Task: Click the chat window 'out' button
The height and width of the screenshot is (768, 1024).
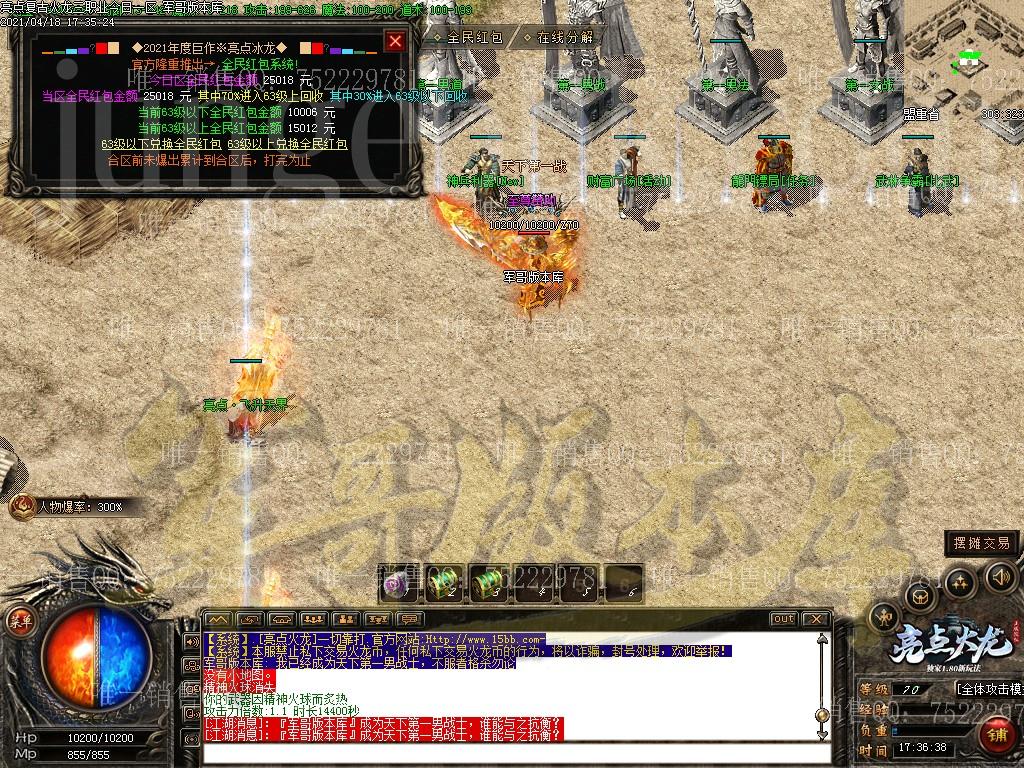Action: coord(783,619)
